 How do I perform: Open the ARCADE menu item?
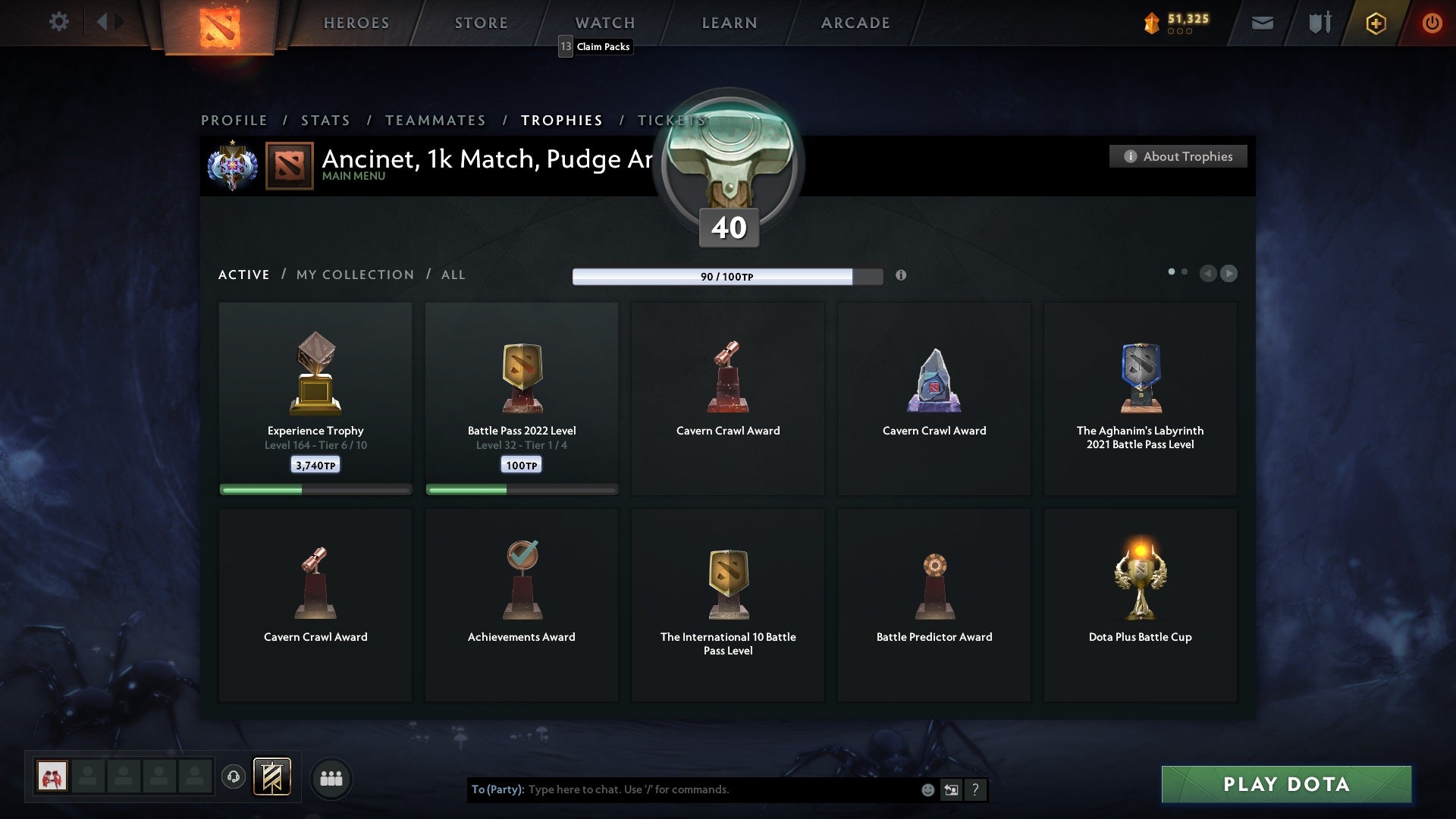click(855, 23)
